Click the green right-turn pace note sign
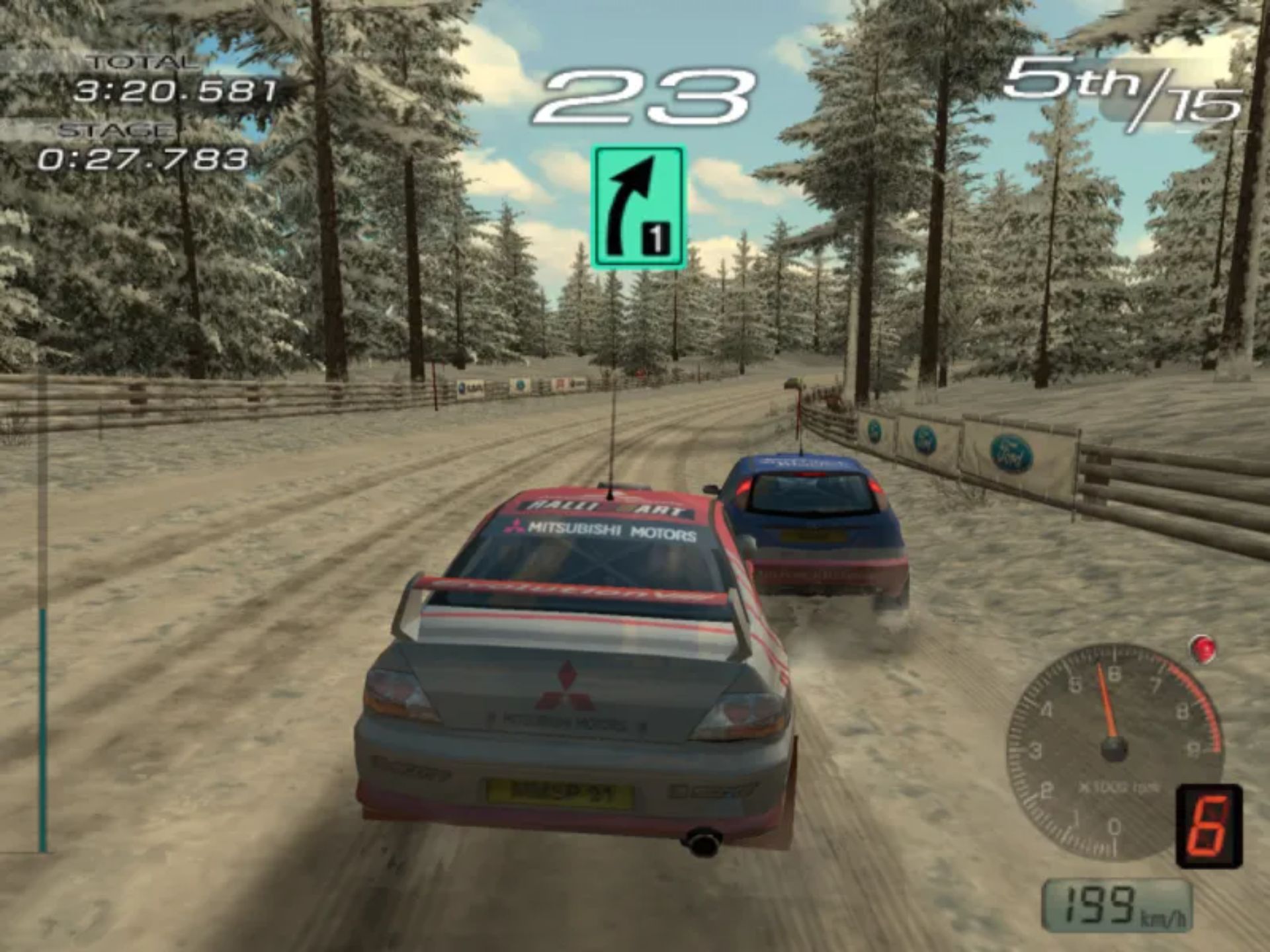The width and height of the screenshot is (1270, 952). (x=638, y=208)
